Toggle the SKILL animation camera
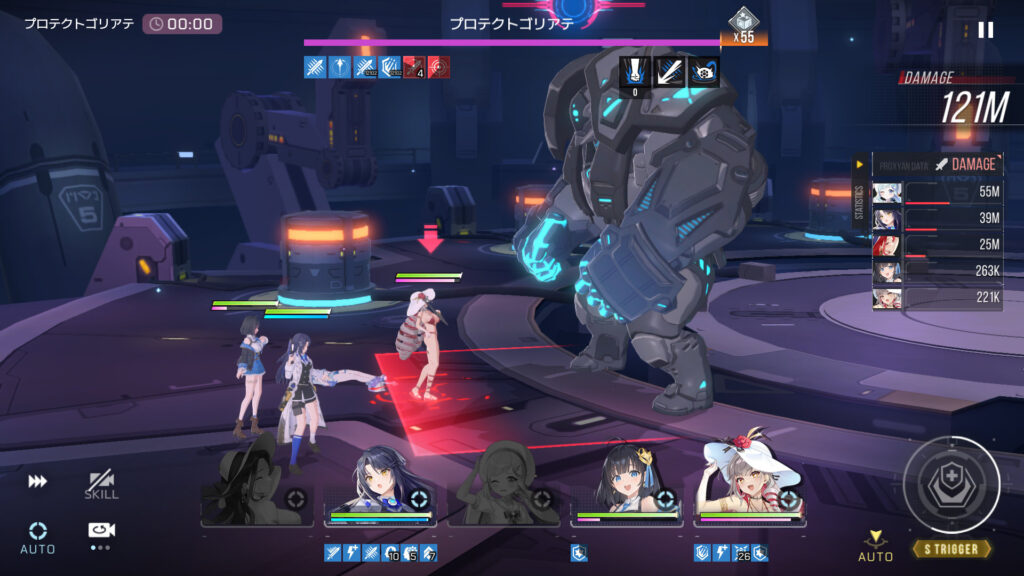The height and width of the screenshot is (576, 1024). [x=101, y=485]
